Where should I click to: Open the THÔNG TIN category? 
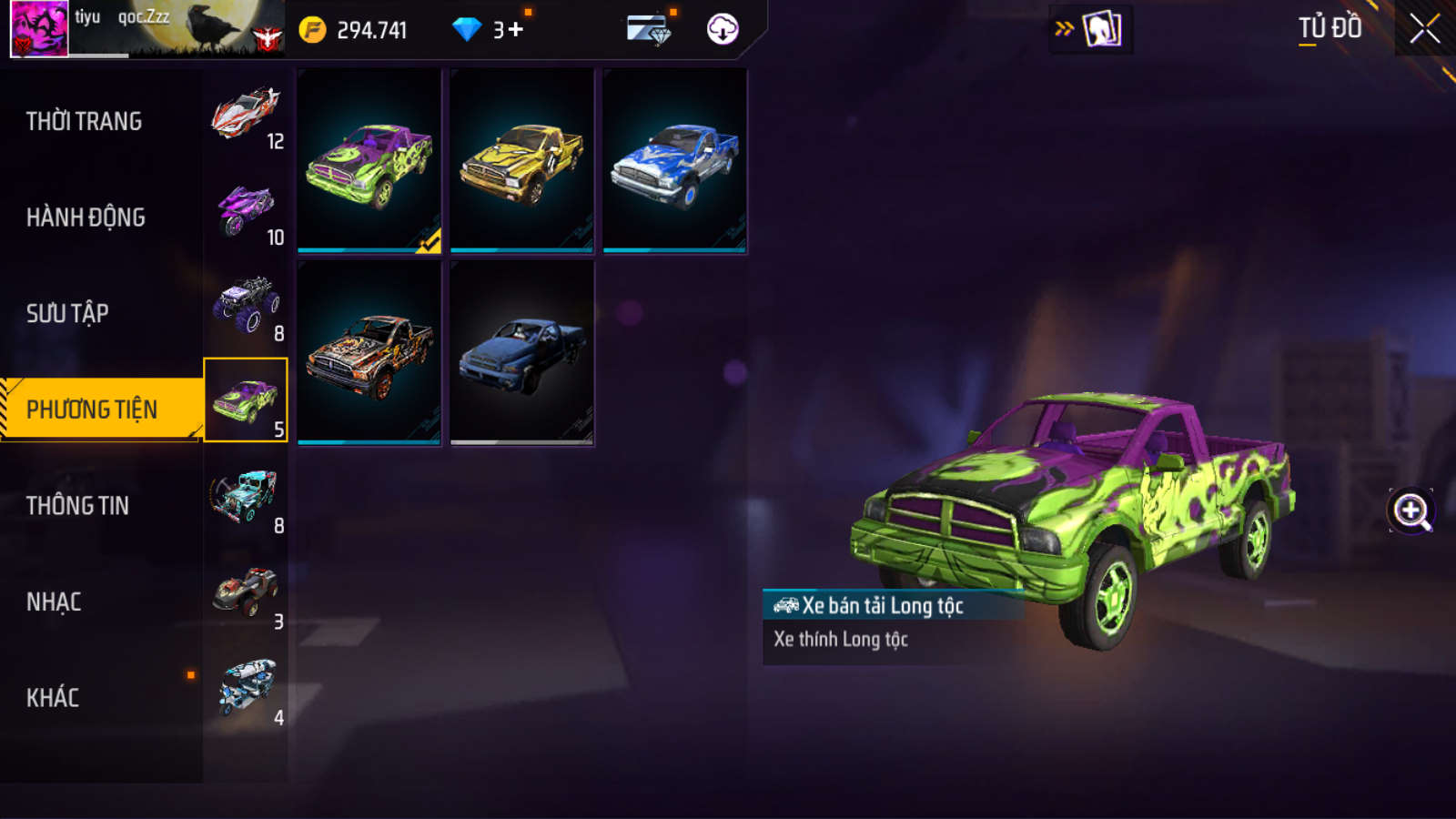(77, 506)
